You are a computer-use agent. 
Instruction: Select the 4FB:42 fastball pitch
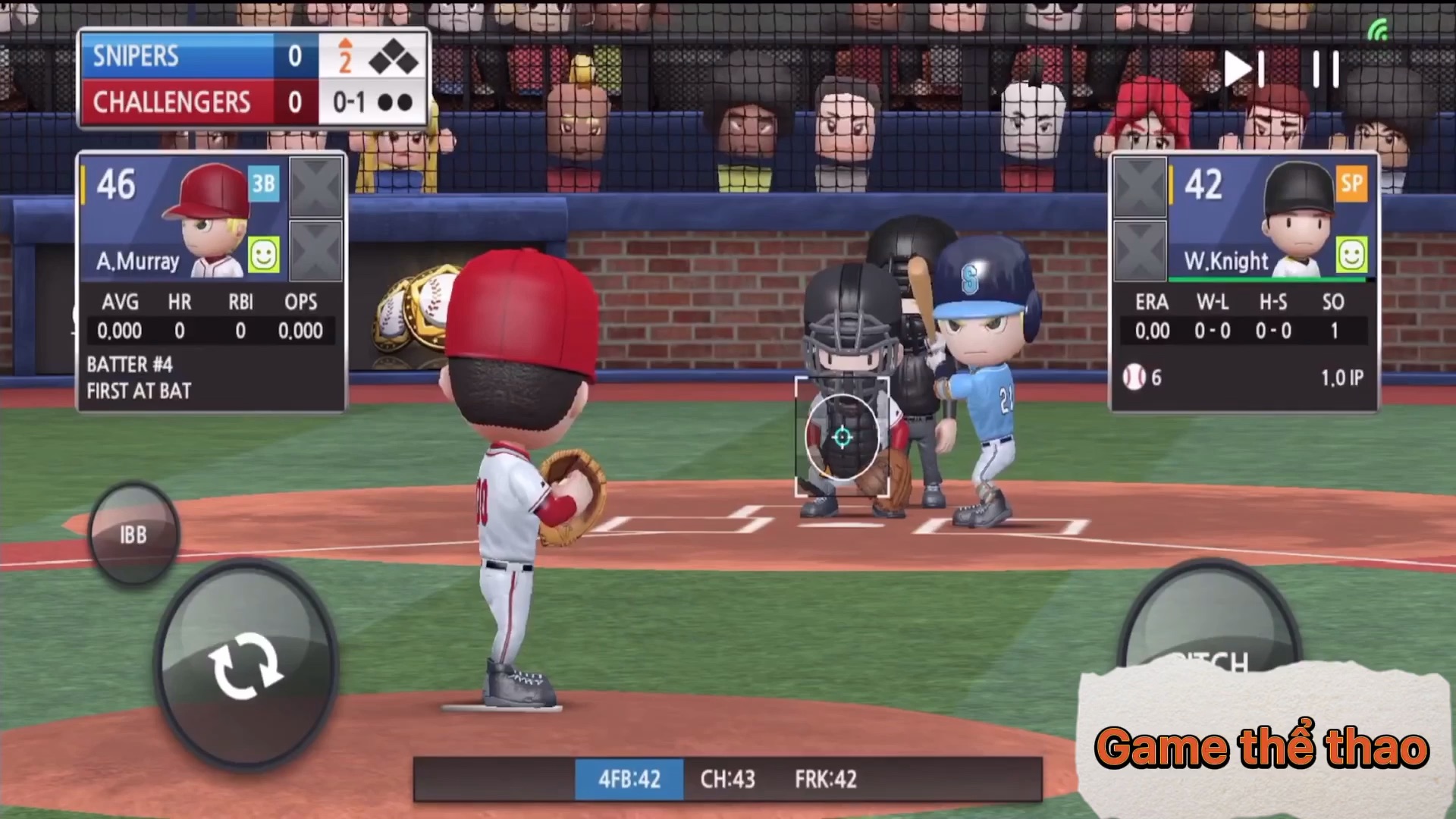click(629, 779)
